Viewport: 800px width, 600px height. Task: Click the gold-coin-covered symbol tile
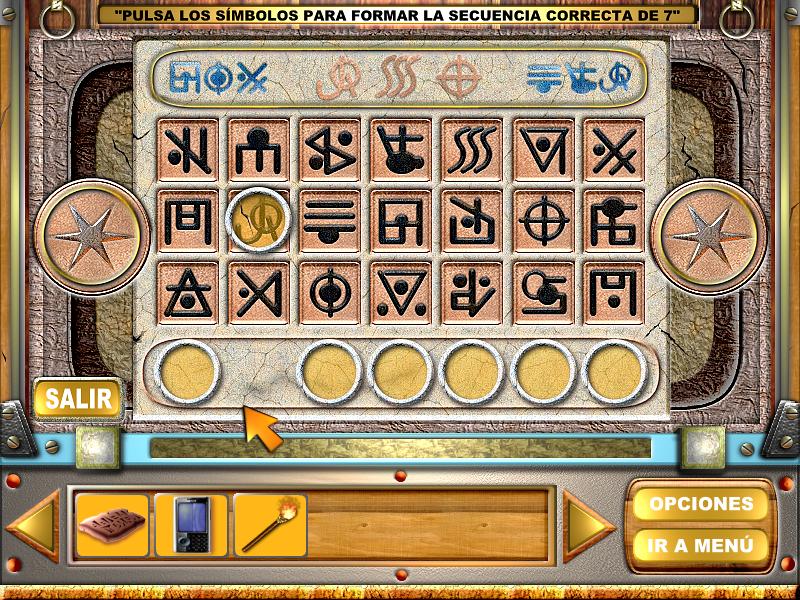pyautogui.click(x=259, y=220)
